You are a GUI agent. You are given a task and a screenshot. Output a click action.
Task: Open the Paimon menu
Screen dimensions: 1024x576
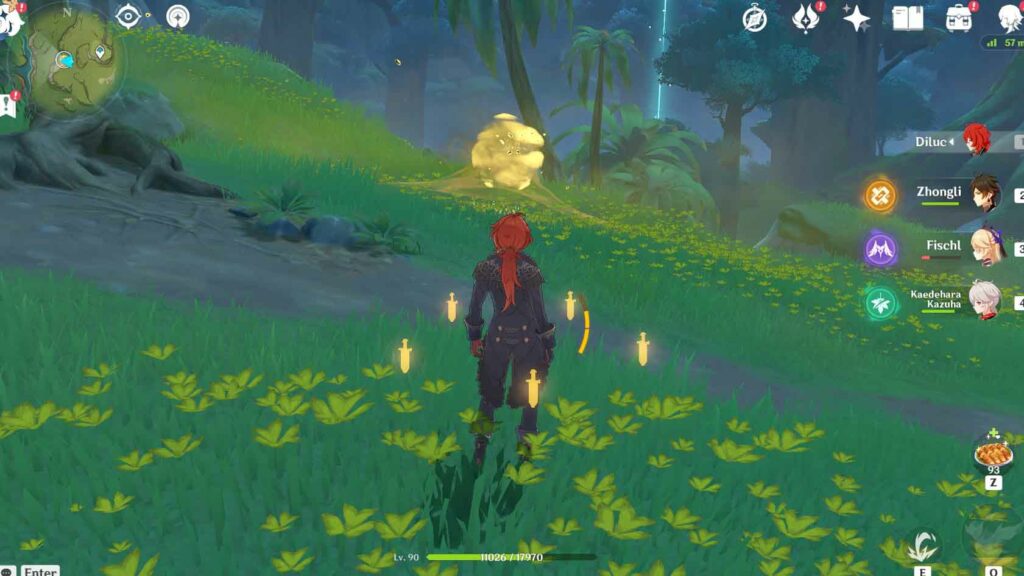10,18
